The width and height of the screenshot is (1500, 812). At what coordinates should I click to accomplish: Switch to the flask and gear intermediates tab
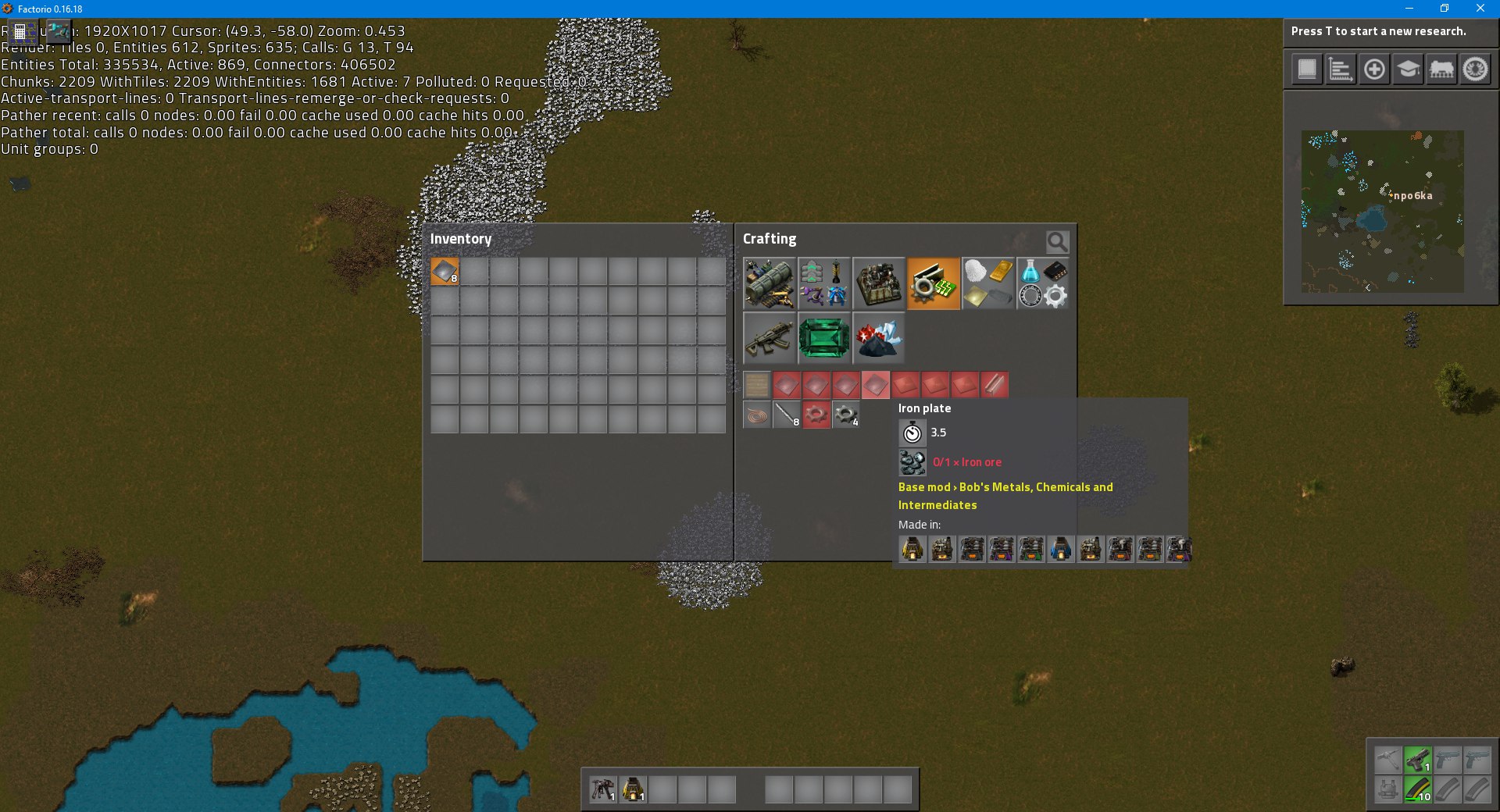(x=1043, y=283)
